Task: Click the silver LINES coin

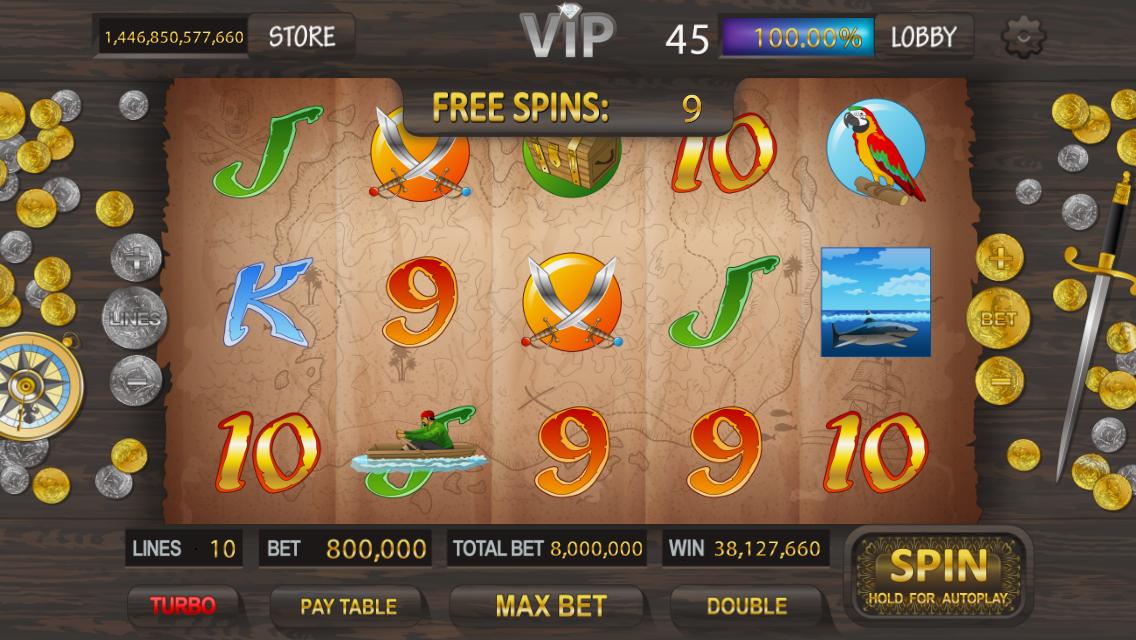Action: [135, 319]
